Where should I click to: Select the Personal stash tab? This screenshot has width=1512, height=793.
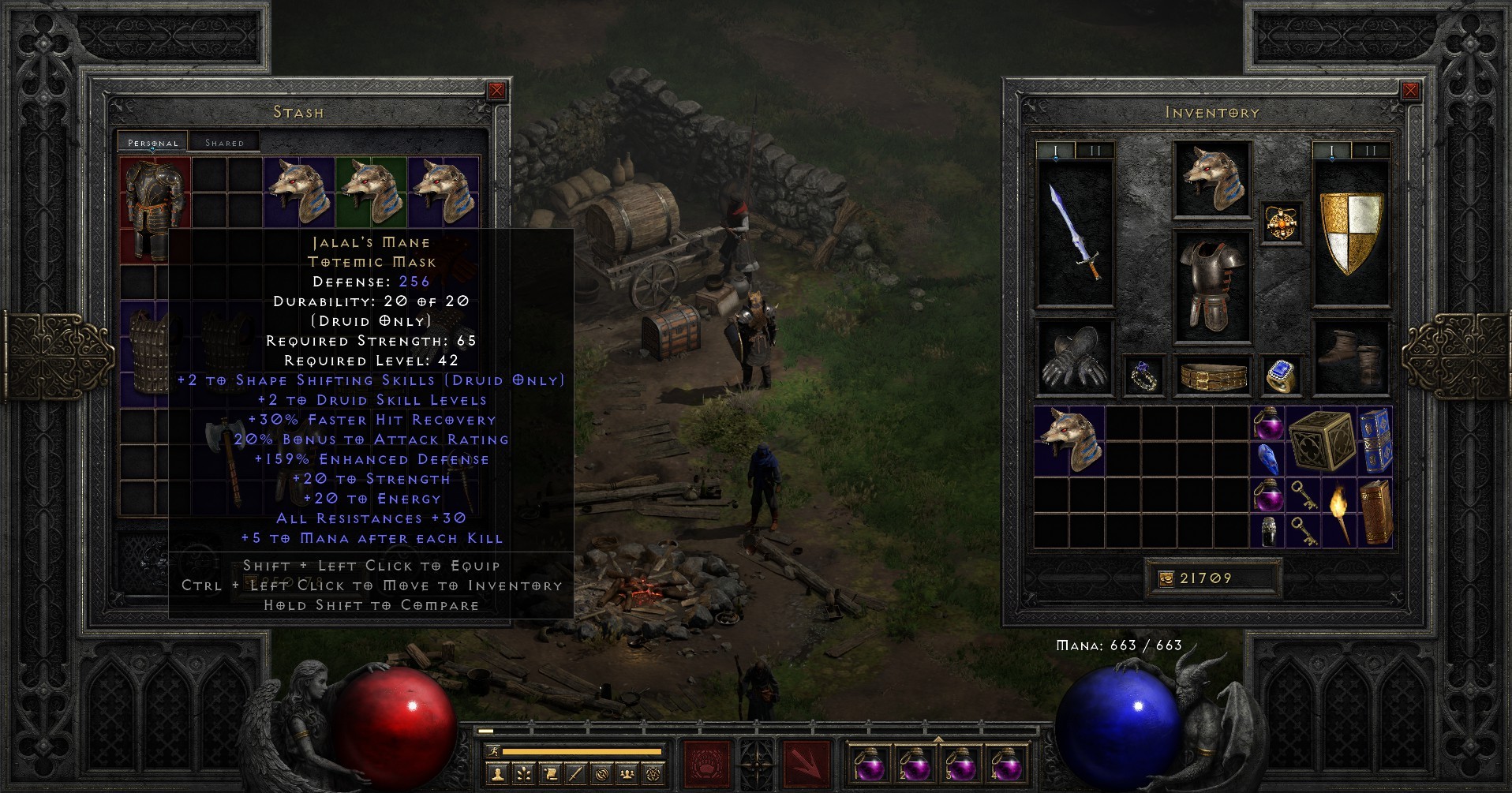(x=155, y=143)
